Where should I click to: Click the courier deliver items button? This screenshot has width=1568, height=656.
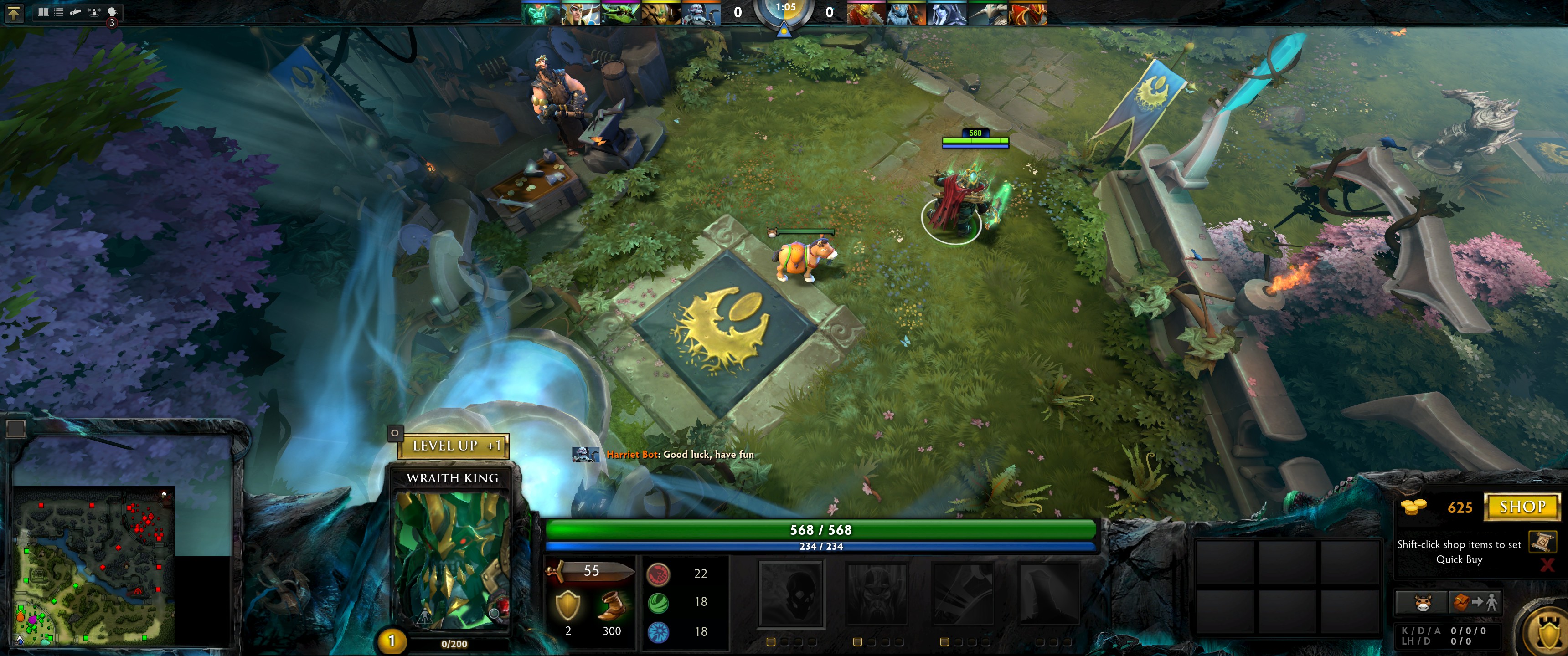(x=1475, y=602)
